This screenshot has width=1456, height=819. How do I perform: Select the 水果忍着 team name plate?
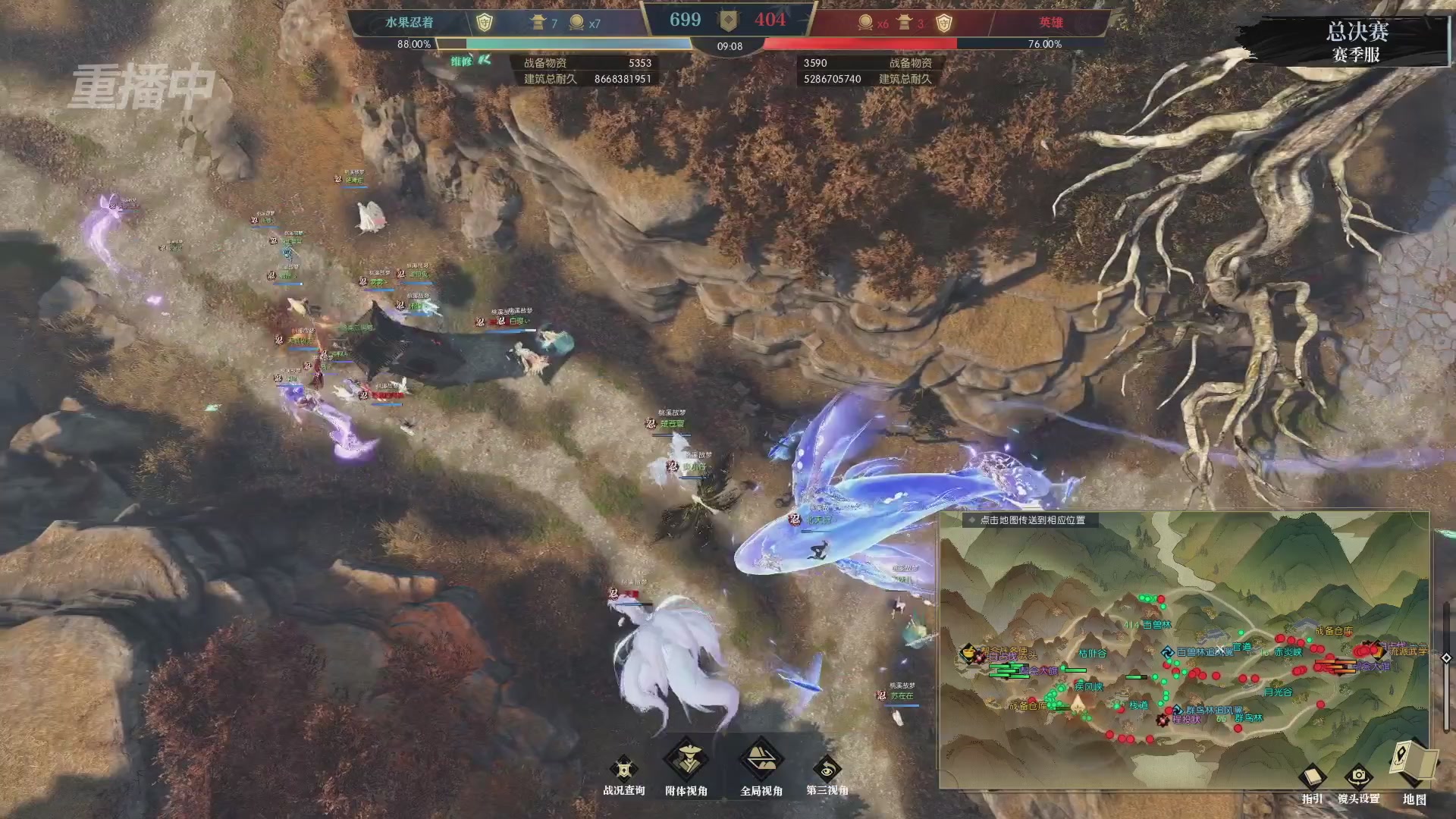[x=409, y=20]
